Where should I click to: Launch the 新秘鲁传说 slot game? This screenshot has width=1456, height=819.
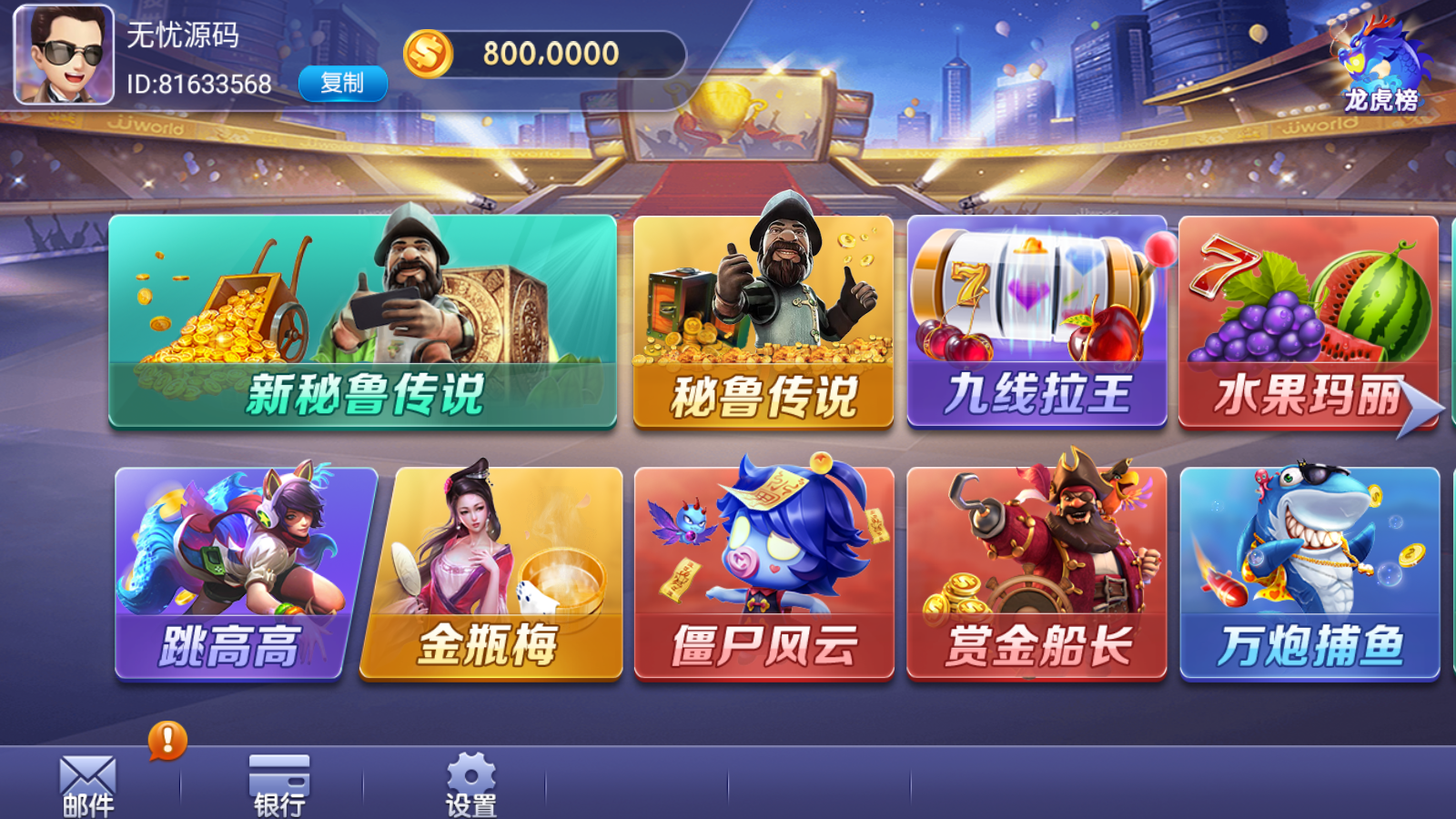point(361,320)
